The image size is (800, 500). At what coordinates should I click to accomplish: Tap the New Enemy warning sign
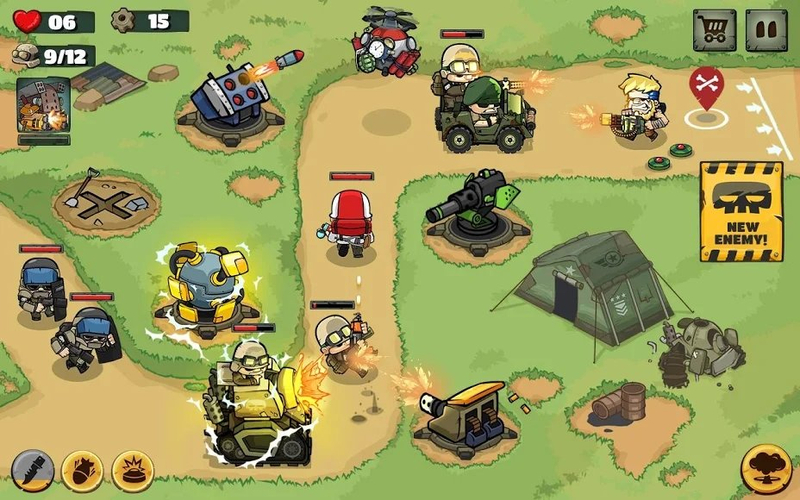[740, 210]
